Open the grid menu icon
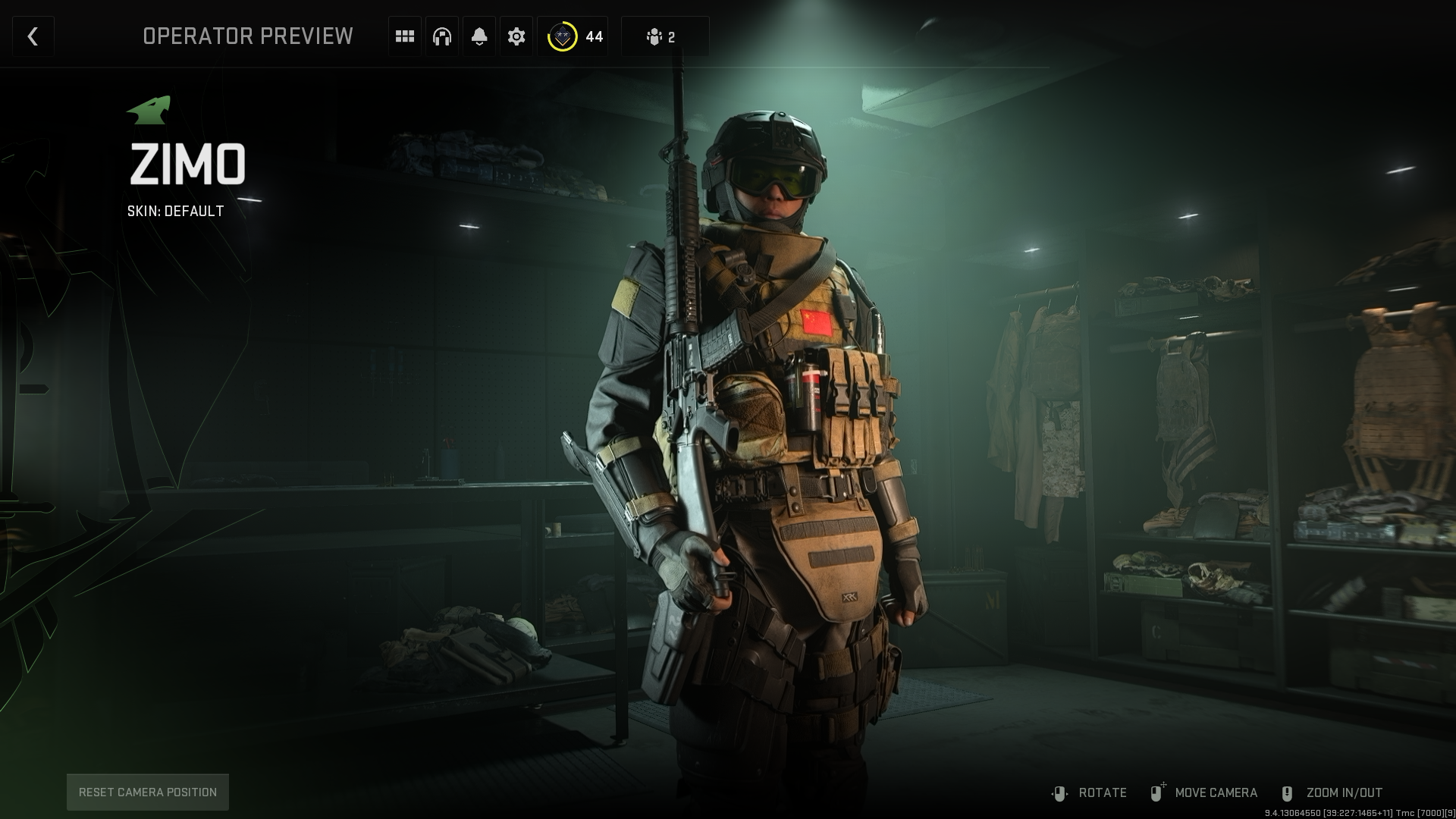Screen dimensions: 1456x819 tap(405, 36)
